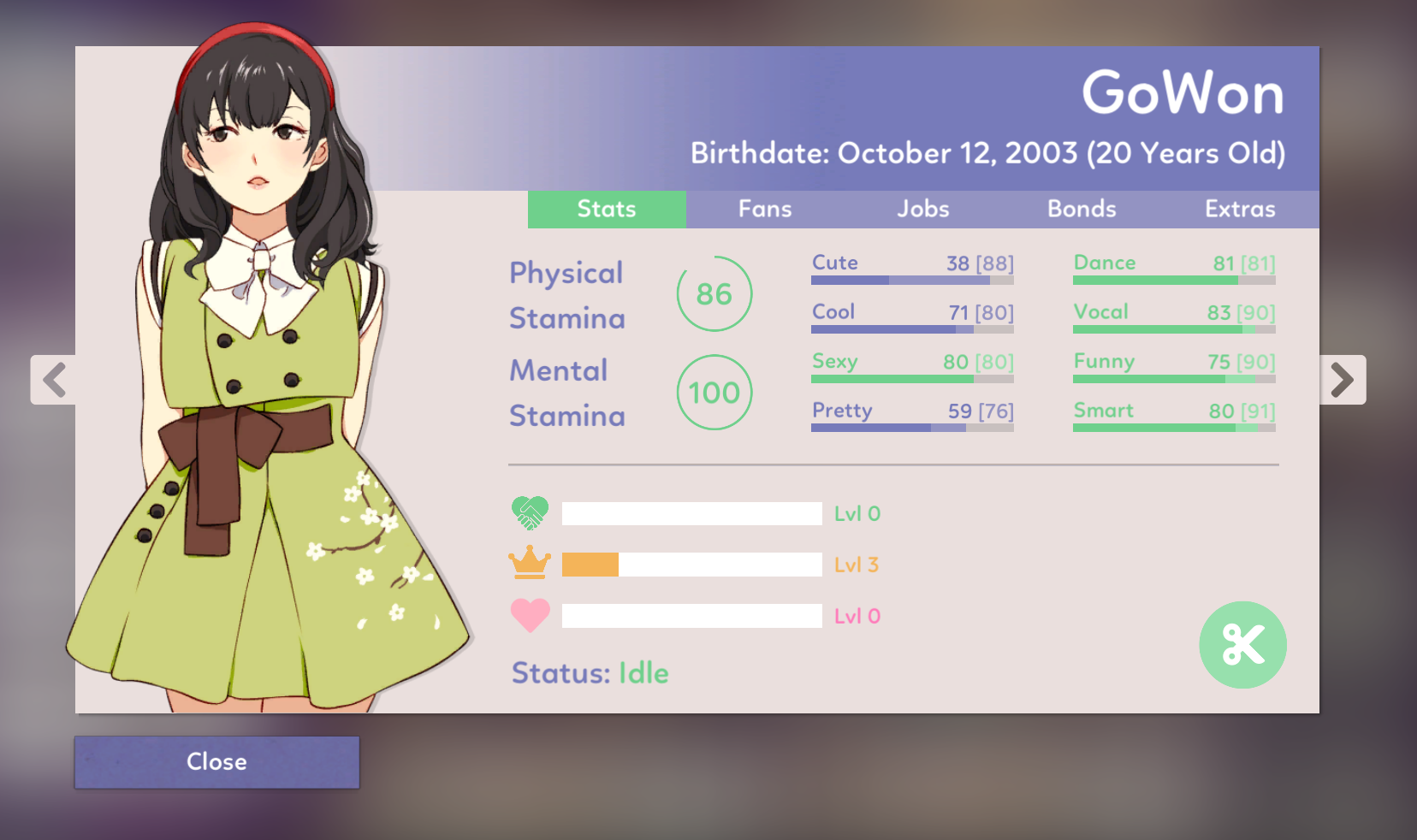View the Extras tab
Image resolution: width=1417 pixels, height=840 pixels.
click(x=1240, y=210)
